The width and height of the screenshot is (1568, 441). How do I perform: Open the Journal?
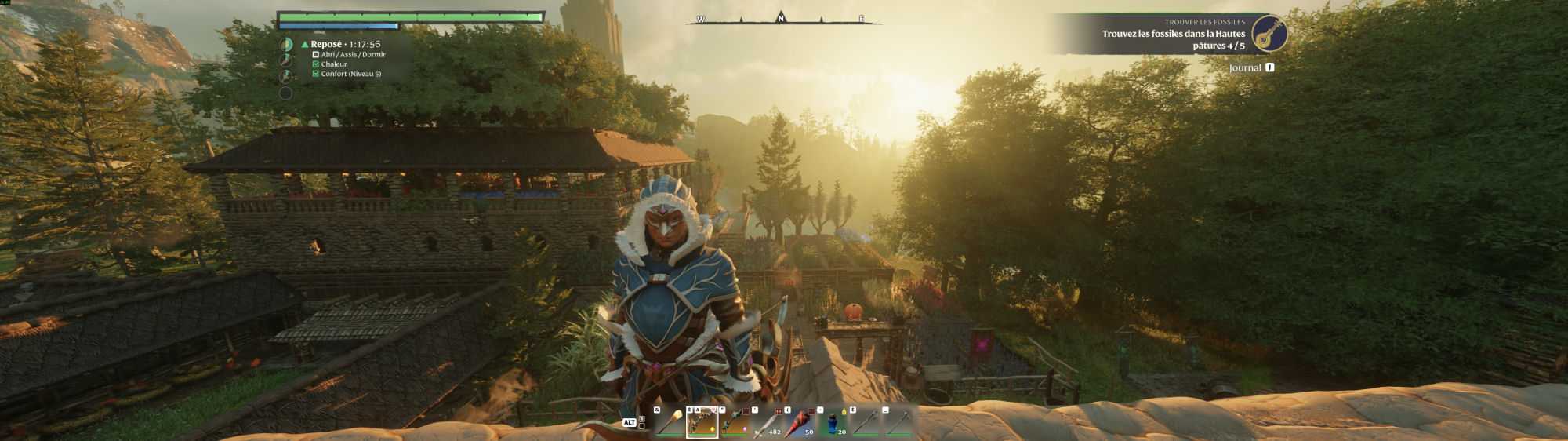(1251, 68)
